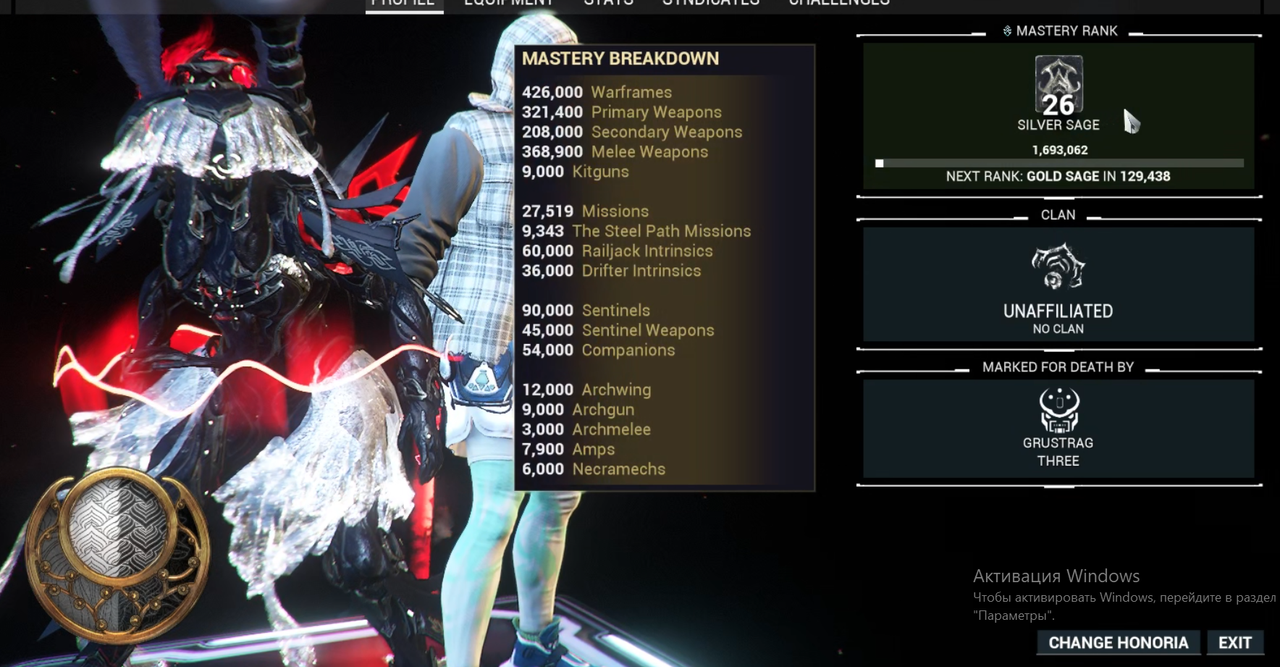Open the Syndicates tab
The width and height of the screenshot is (1280, 667).
click(x=711, y=3)
